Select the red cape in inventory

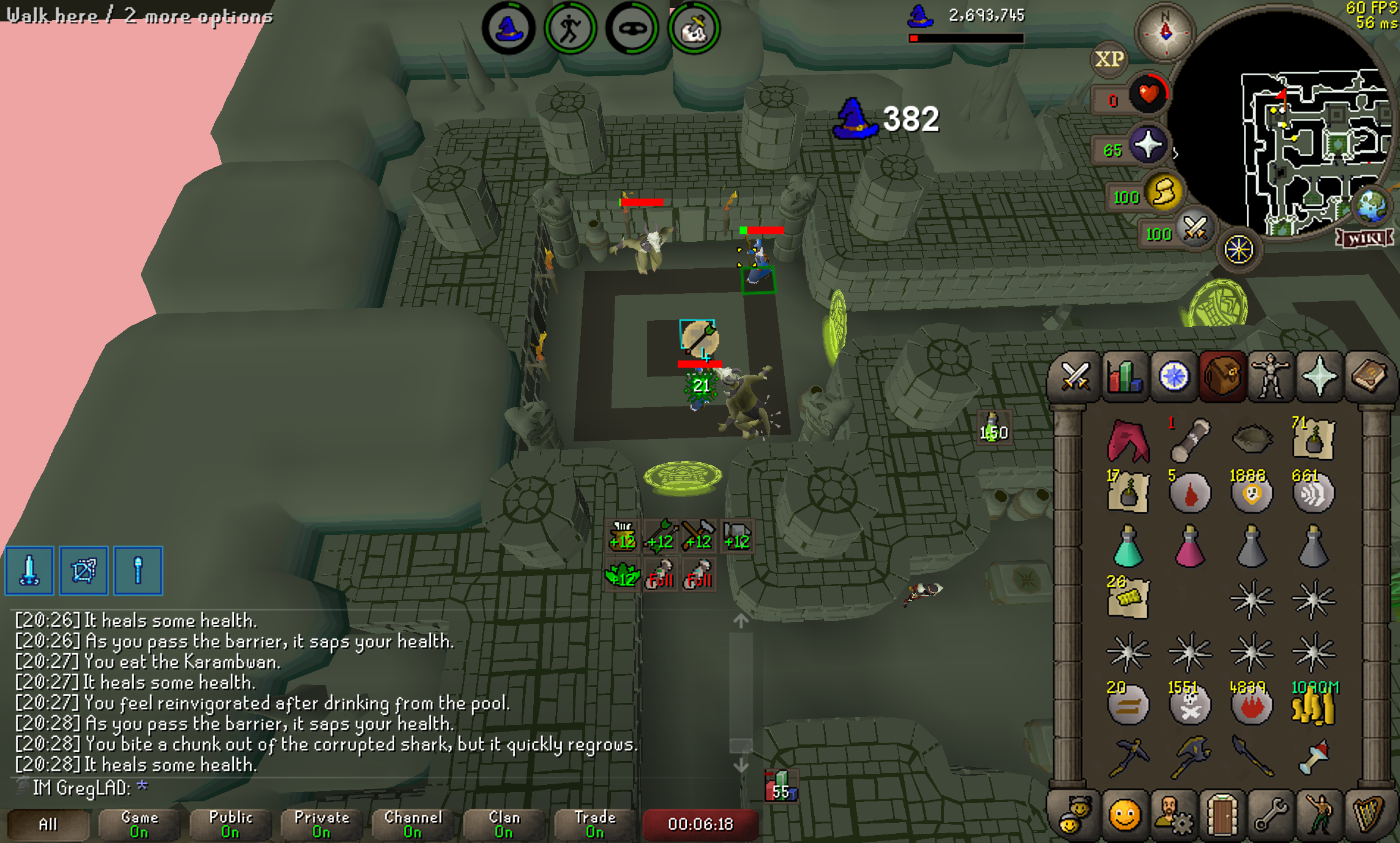pyautogui.click(x=1128, y=440)
